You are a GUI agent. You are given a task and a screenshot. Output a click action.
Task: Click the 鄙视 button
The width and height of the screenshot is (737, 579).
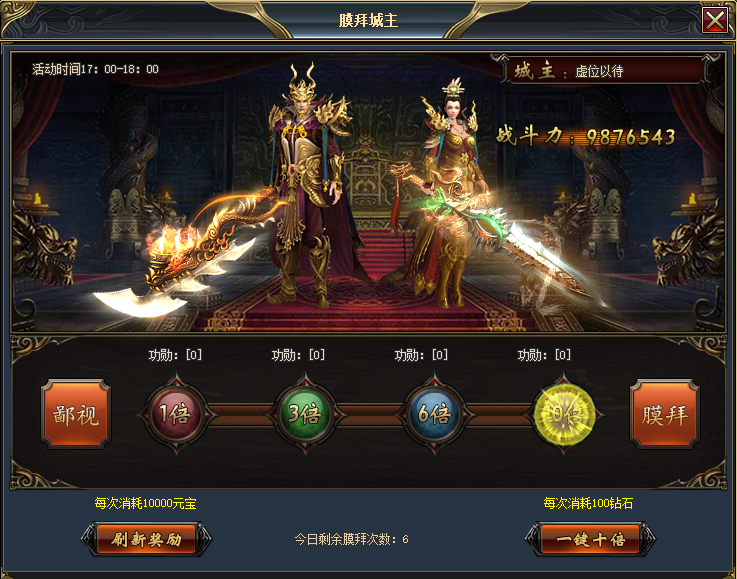click(x=76, y=414)
